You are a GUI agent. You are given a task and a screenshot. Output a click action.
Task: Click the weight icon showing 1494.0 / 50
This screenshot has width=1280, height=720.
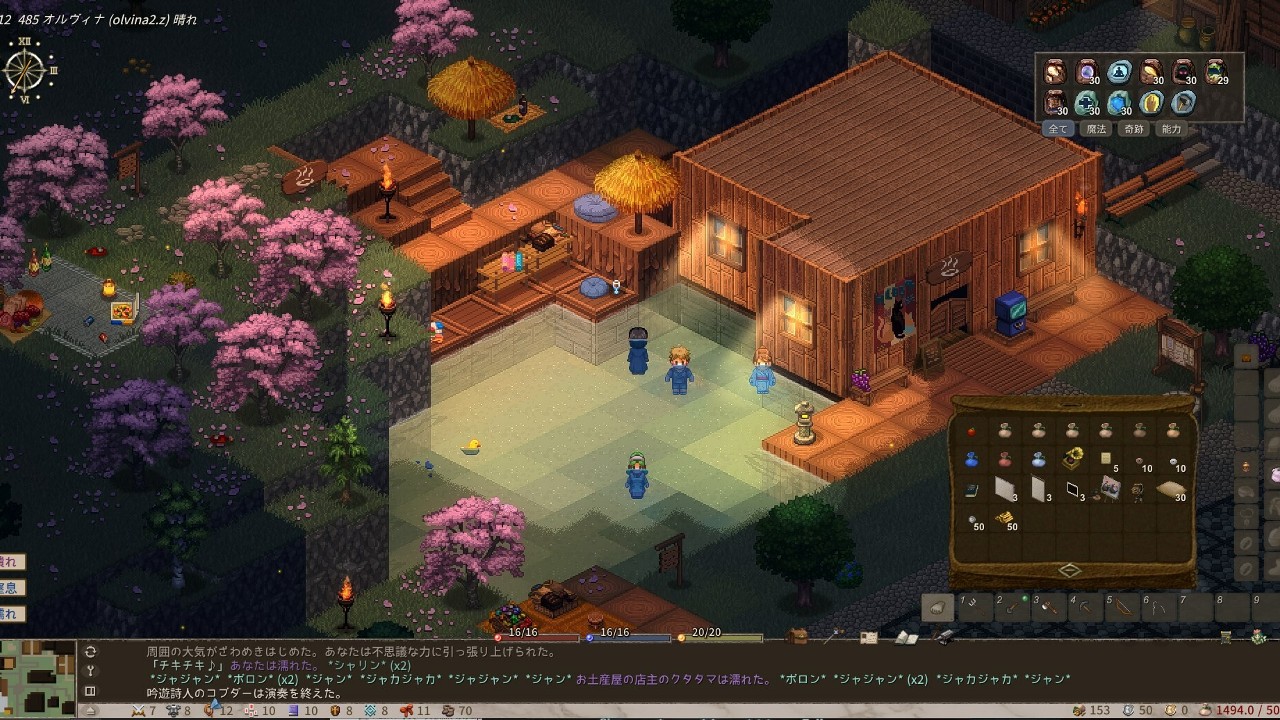pos(1207,708)
